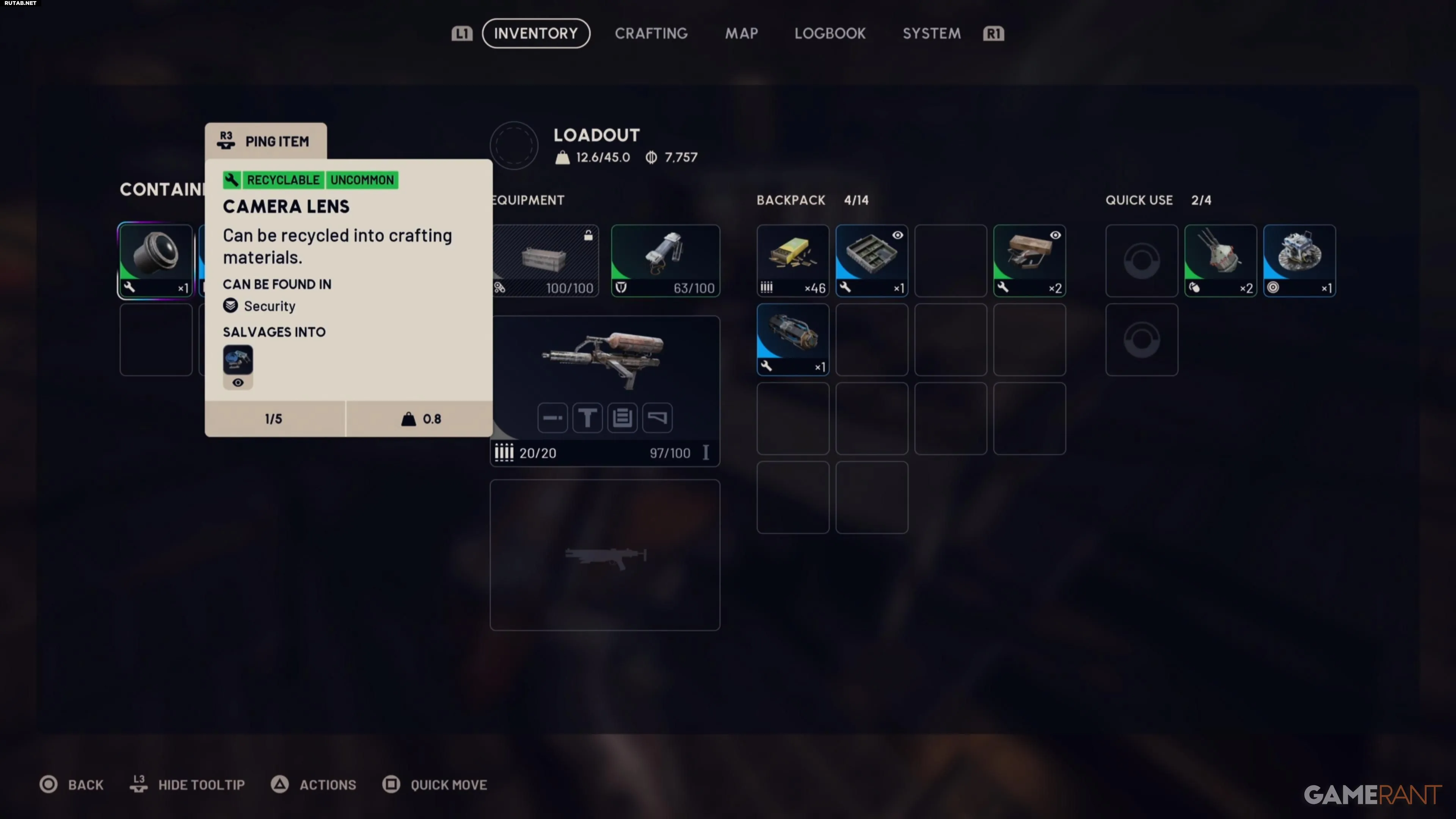Open the System tab

[x=932, y=33]
